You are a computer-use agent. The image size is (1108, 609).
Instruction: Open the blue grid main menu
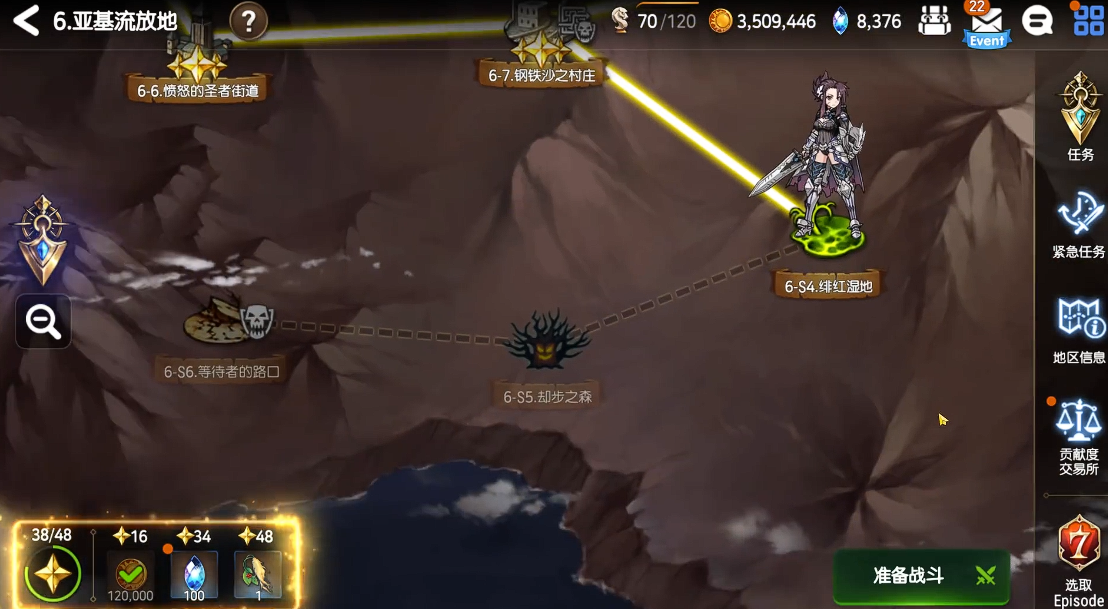[x=1088, y=21]
